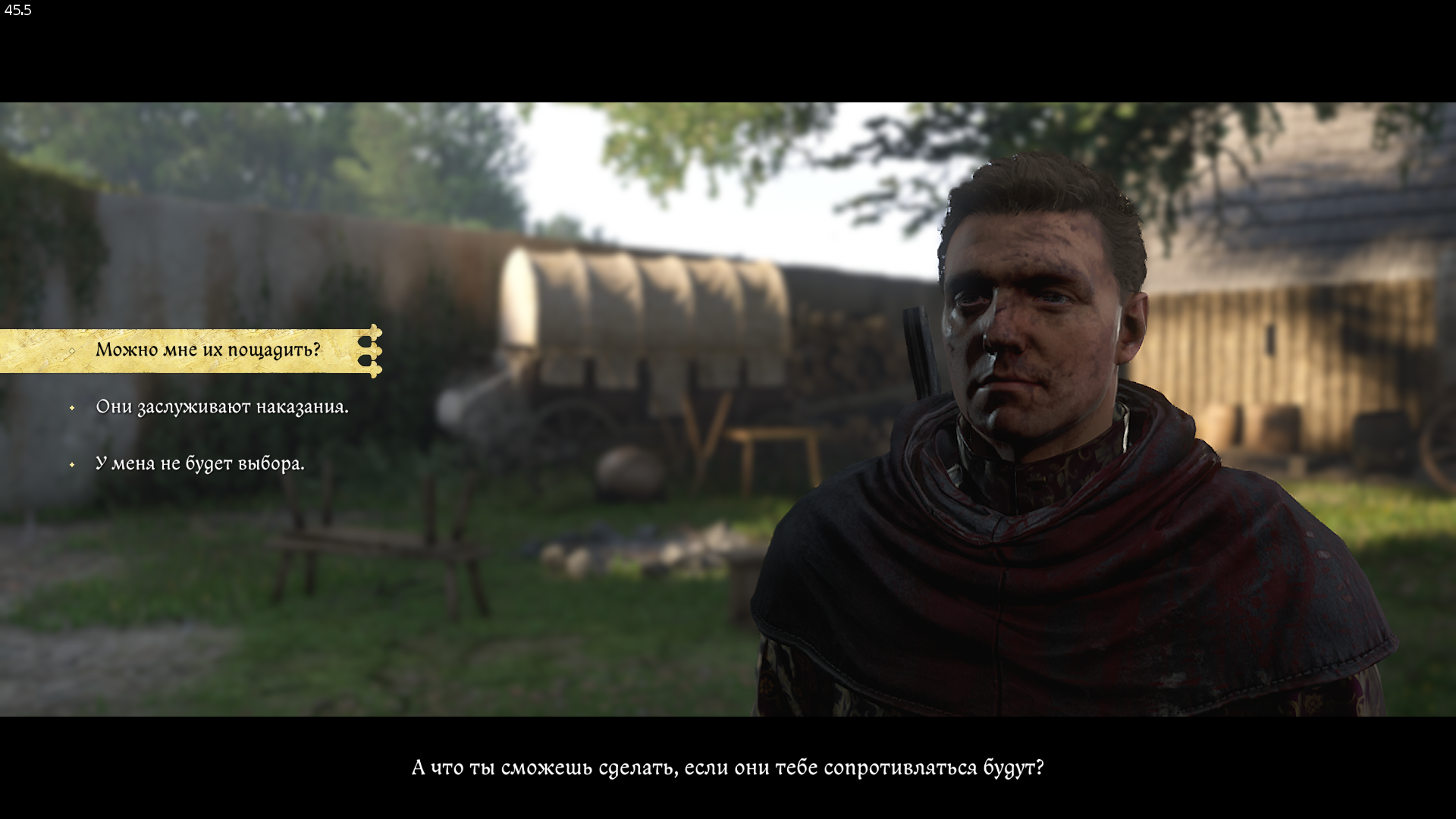Pick the answer "У меня не будет выбора."

click(199, 463)
